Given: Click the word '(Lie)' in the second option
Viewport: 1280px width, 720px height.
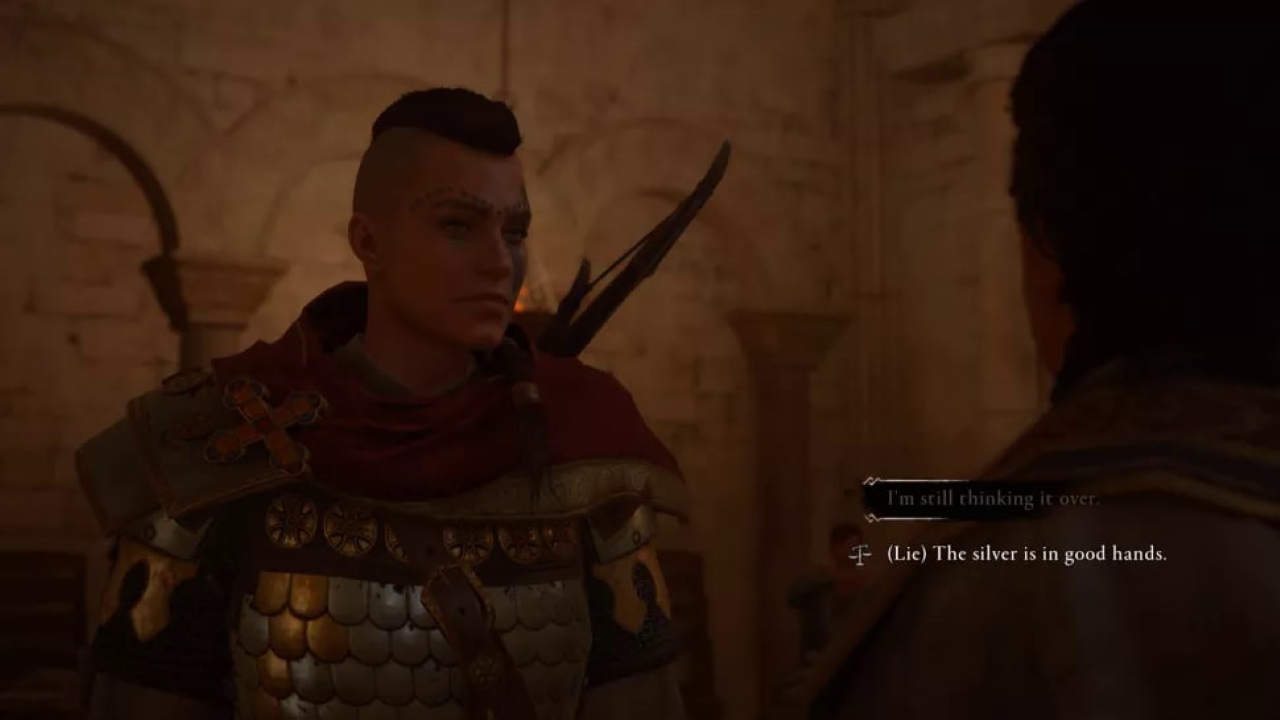Looking at the screenshot, I should [x=906, y=553].
